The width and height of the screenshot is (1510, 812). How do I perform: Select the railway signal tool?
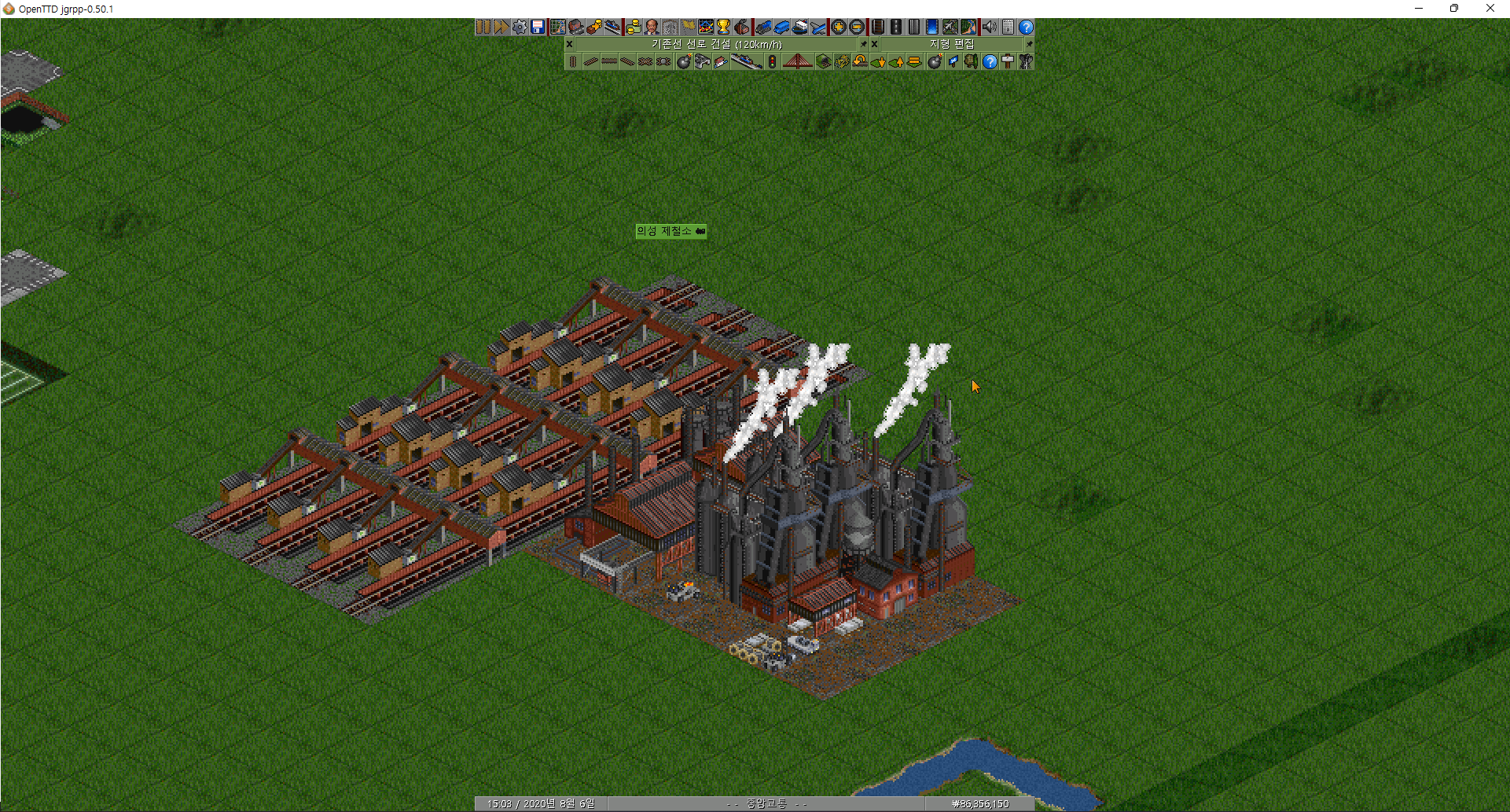(773, 61)
